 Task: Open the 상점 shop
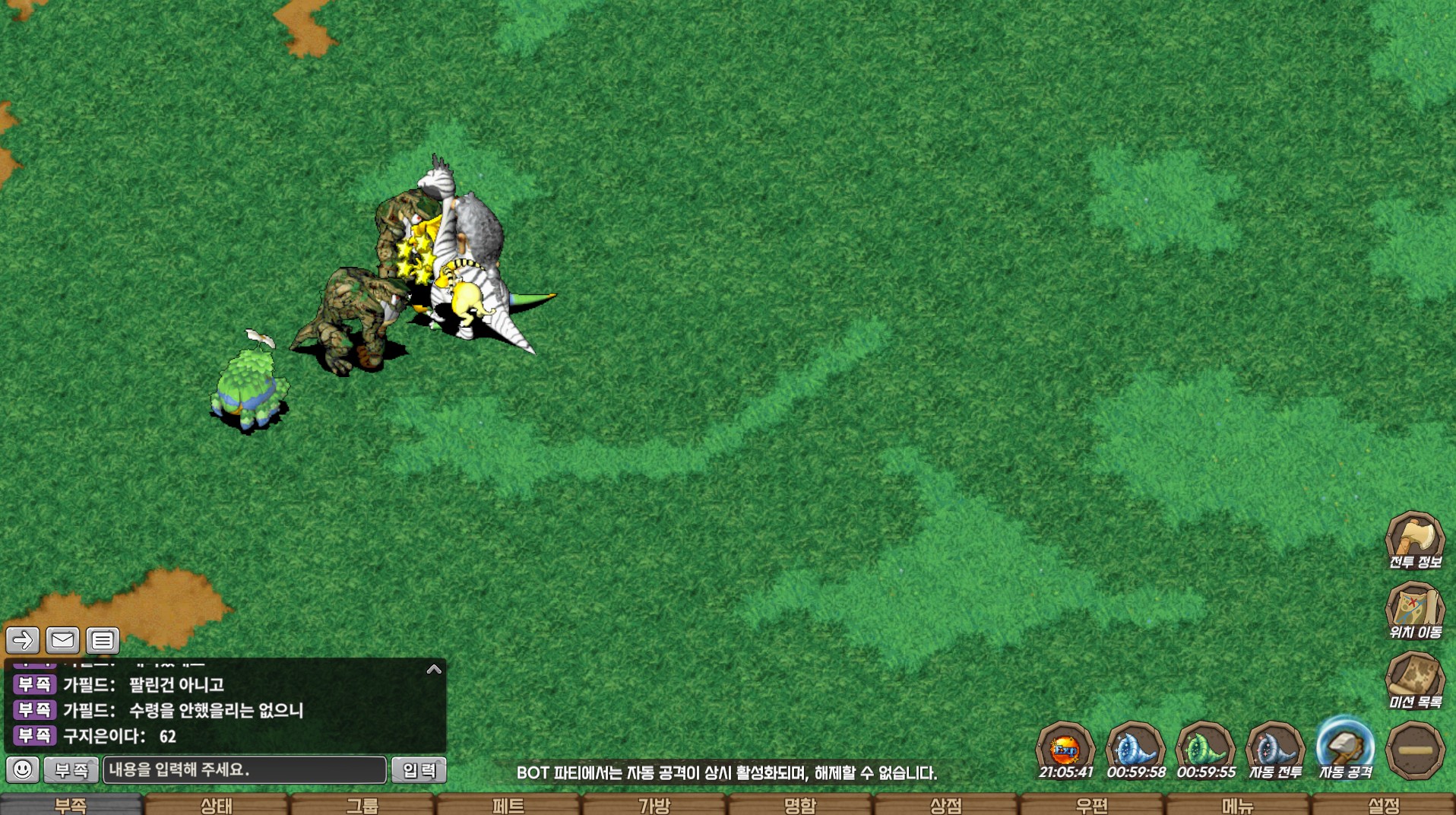pos(946,805)
